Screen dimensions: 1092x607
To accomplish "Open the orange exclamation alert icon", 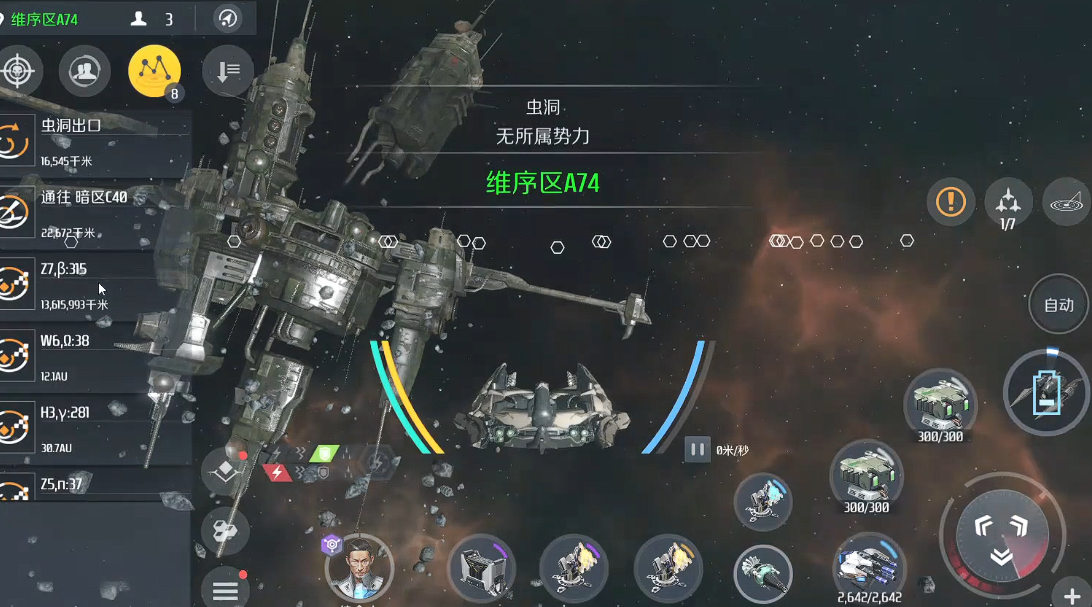I will (x=950, y=201).
